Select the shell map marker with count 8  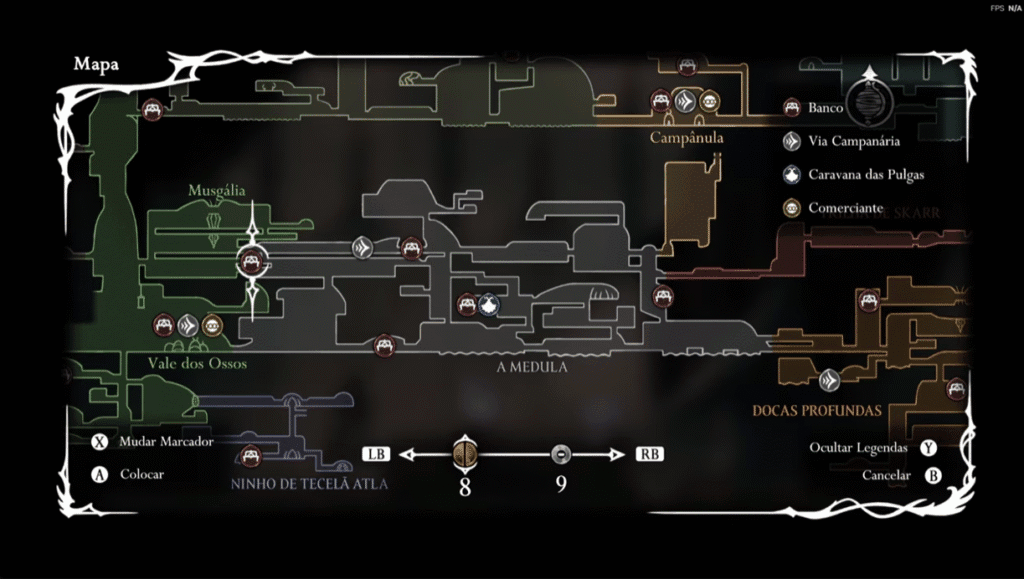(x=465, y=455)
